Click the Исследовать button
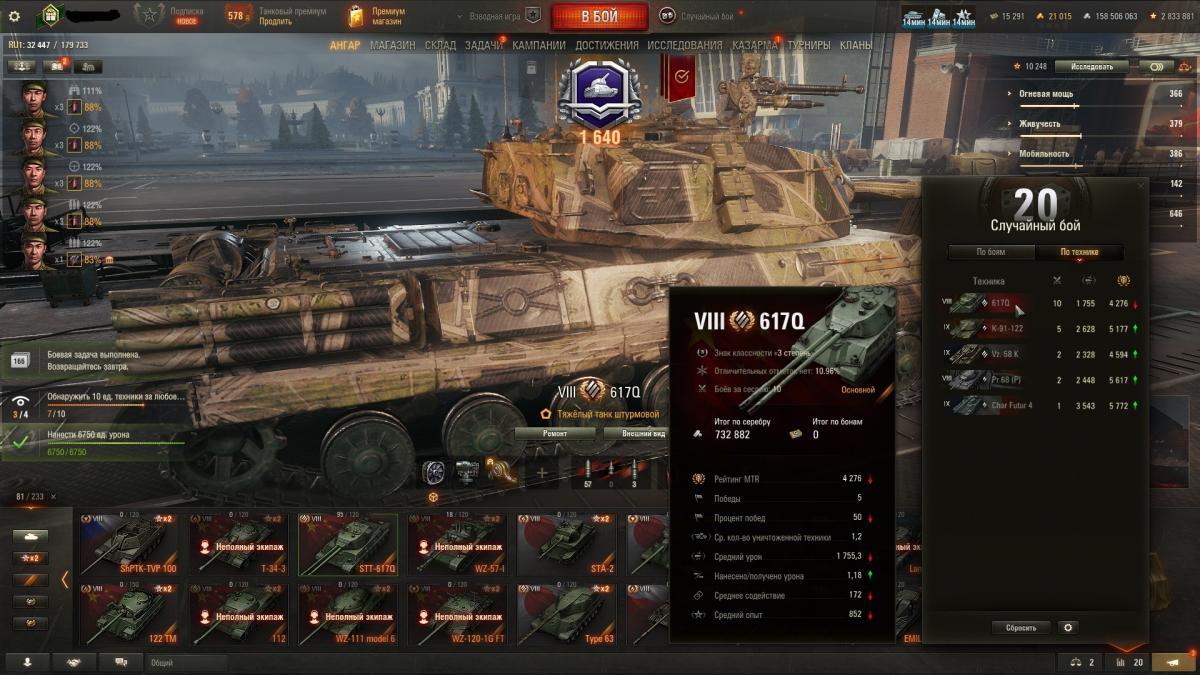This screenshot has height=675, width=1200. pyautogui.click(x=1091, y=66)
